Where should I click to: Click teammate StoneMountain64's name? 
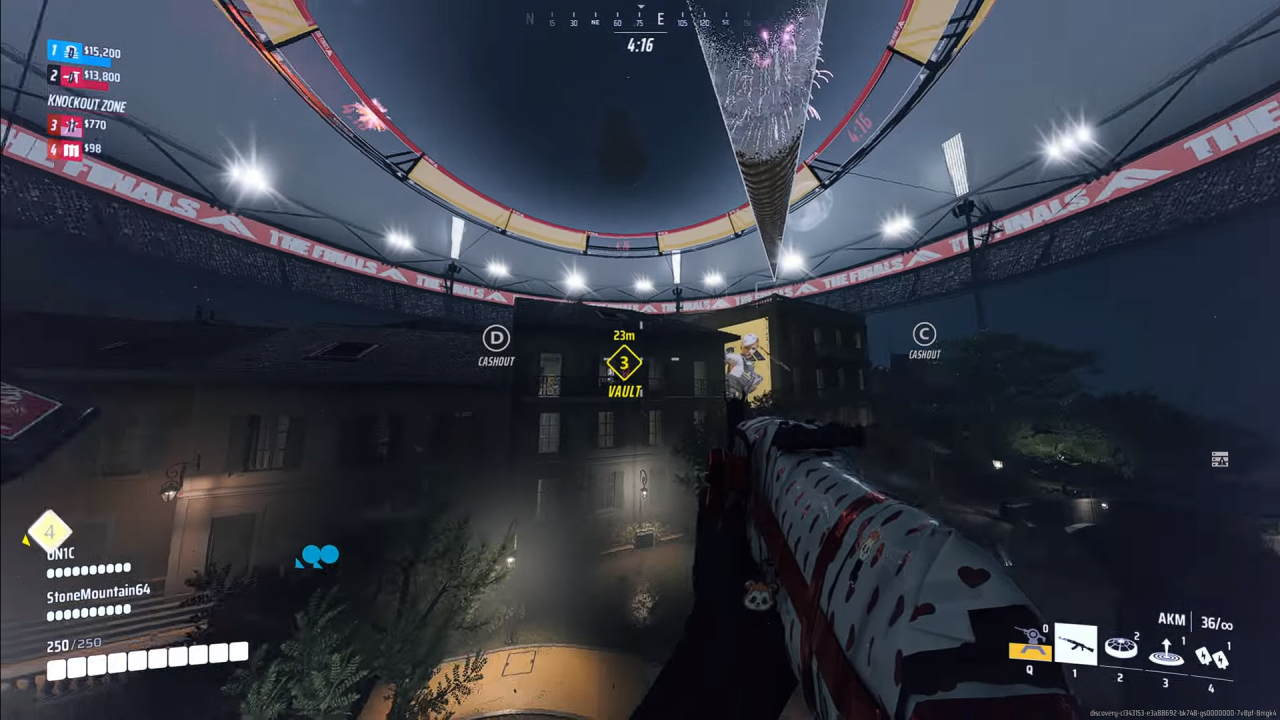tap(98, 590)
